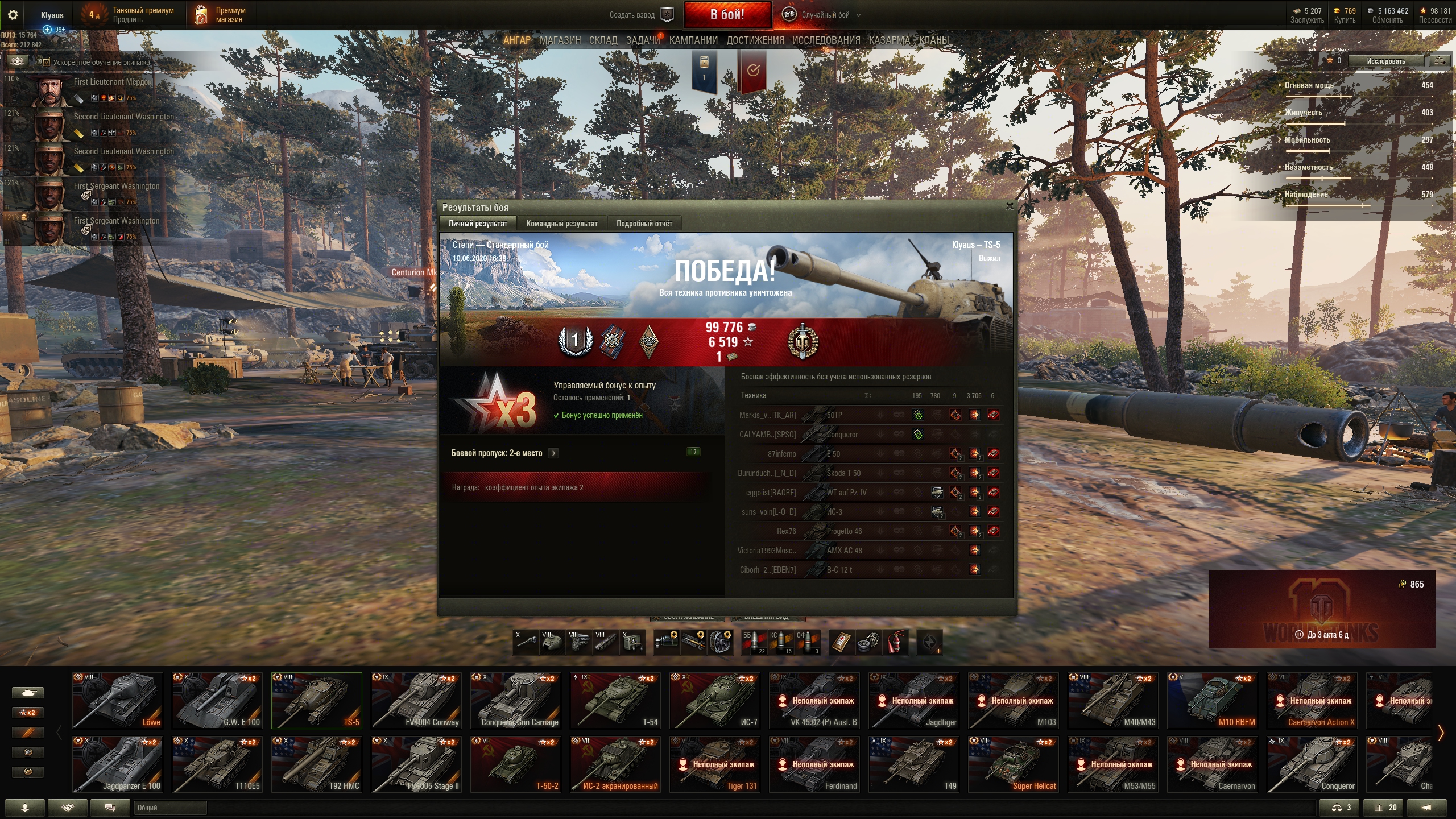Open the Случайный бой battle type dropdown

(825, 15)
